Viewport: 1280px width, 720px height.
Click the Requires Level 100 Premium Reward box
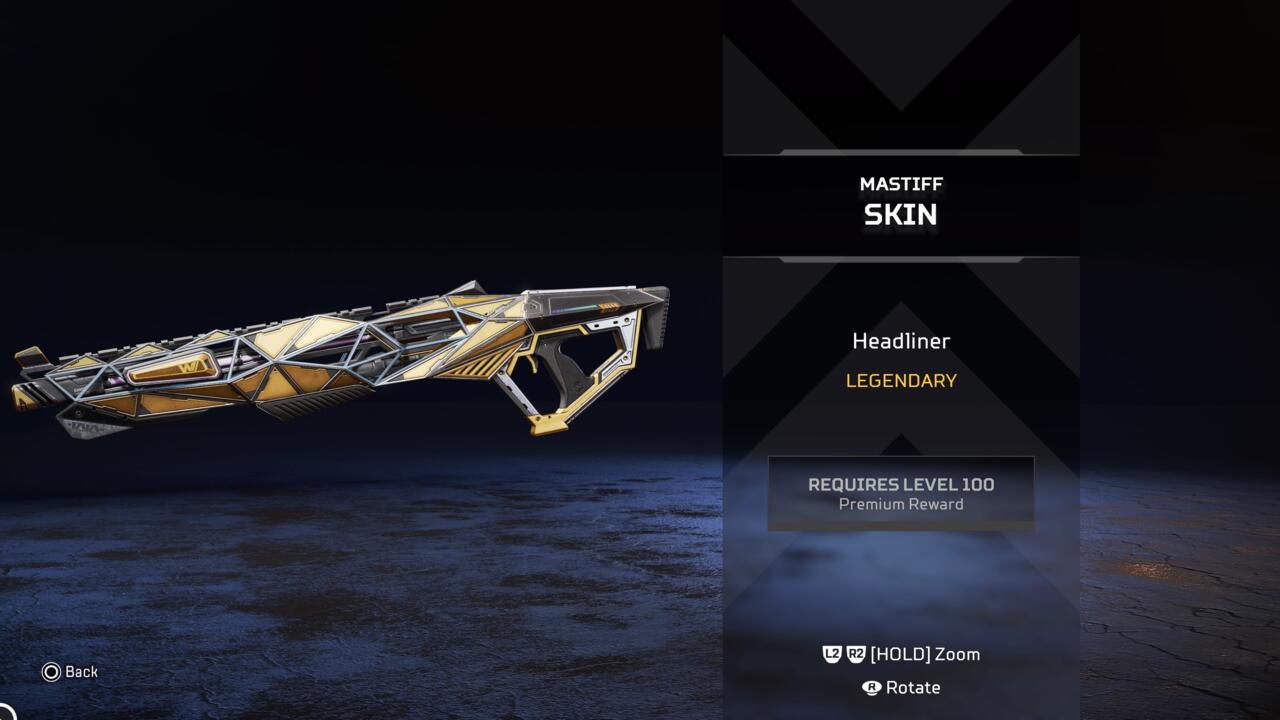click(900, 493)
